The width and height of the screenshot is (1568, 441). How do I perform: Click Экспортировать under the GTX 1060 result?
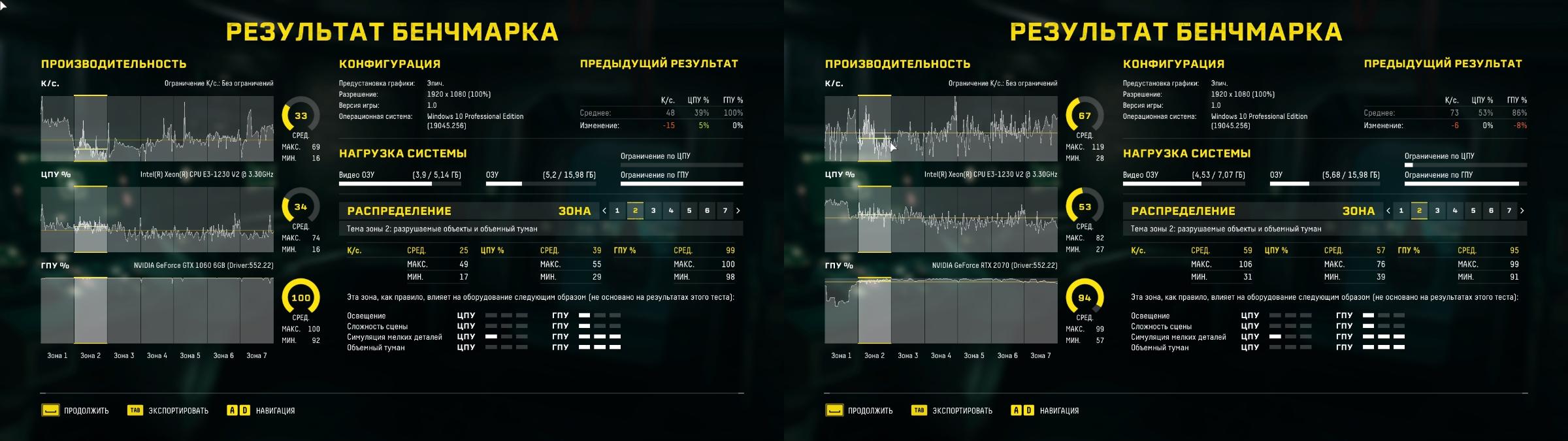pyautogui.click(x=169, y=411)
